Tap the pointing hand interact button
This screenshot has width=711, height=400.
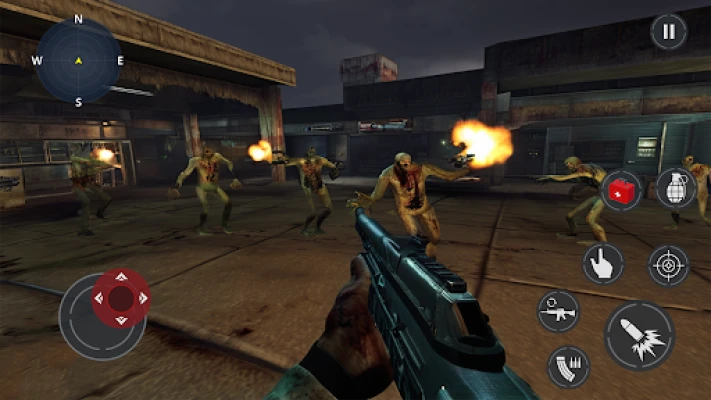click(x=603, y=263)
